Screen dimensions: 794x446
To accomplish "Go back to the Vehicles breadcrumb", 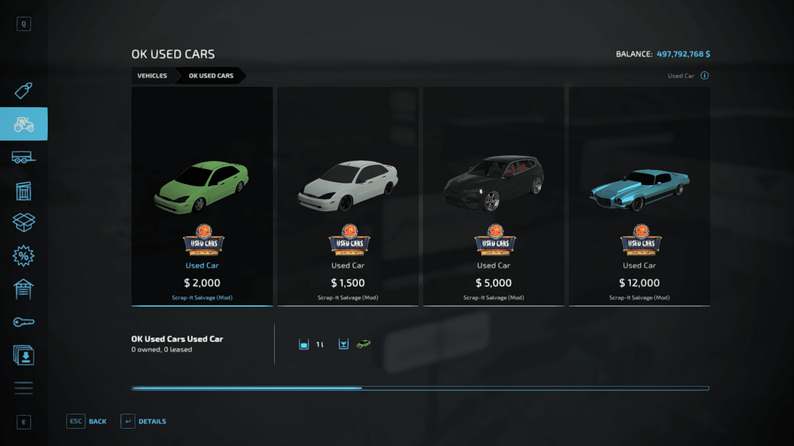I will (152, 76).
